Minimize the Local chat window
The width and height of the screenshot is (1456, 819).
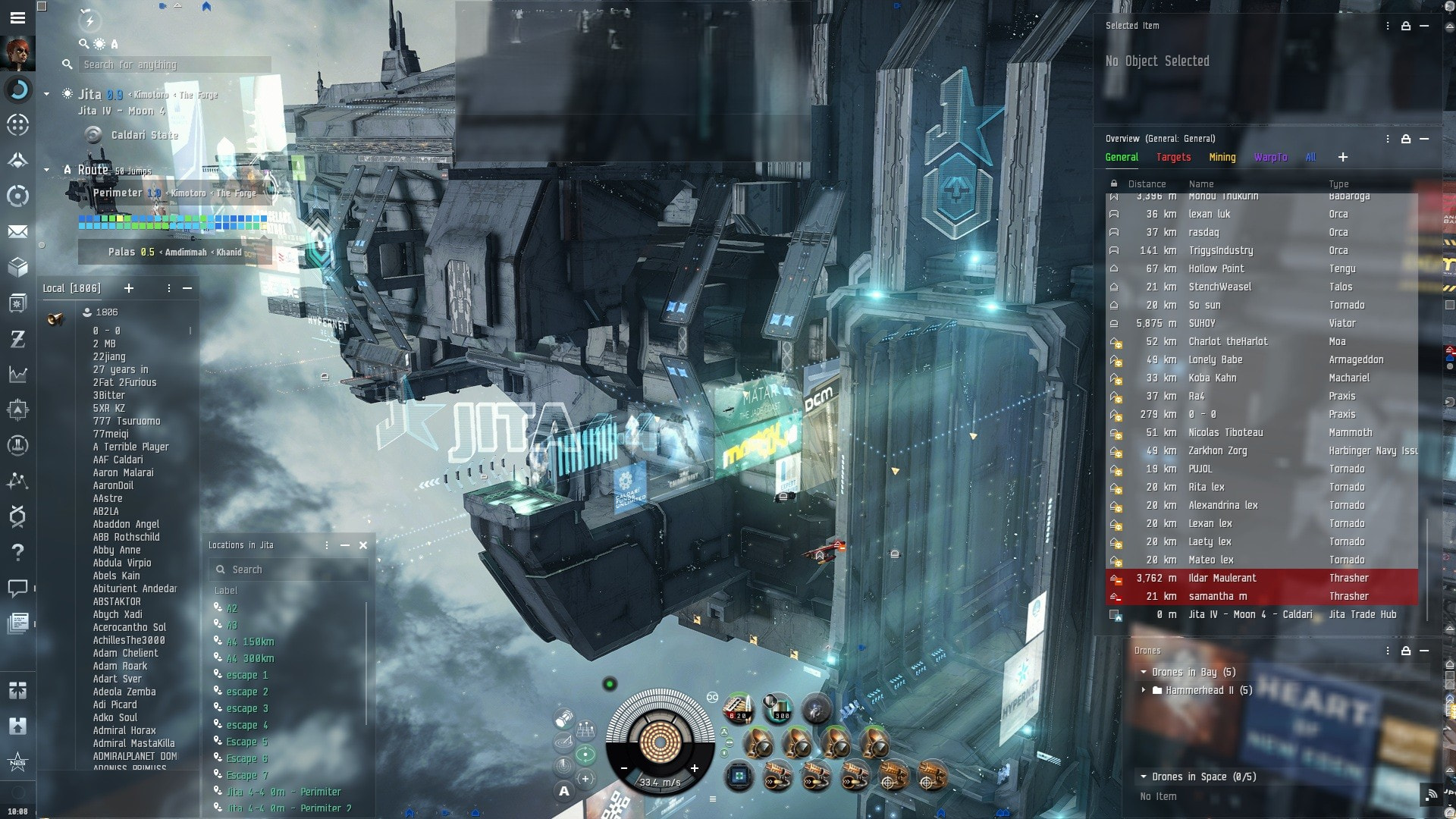coord(187,288)
